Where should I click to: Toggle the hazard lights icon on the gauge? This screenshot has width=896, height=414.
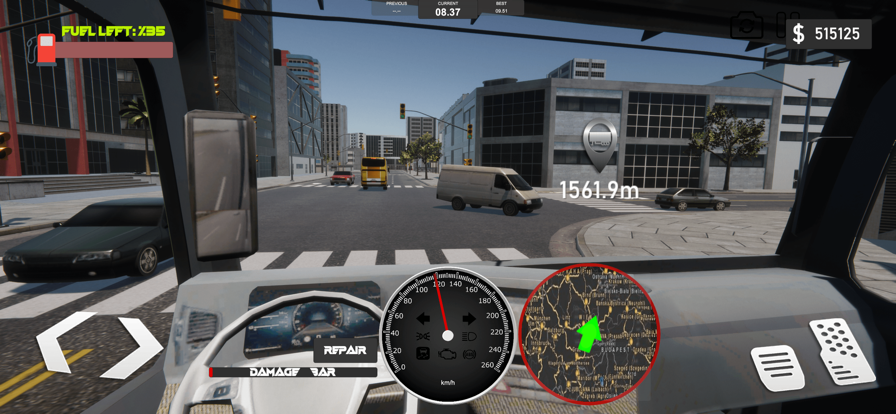coord(423,337)
